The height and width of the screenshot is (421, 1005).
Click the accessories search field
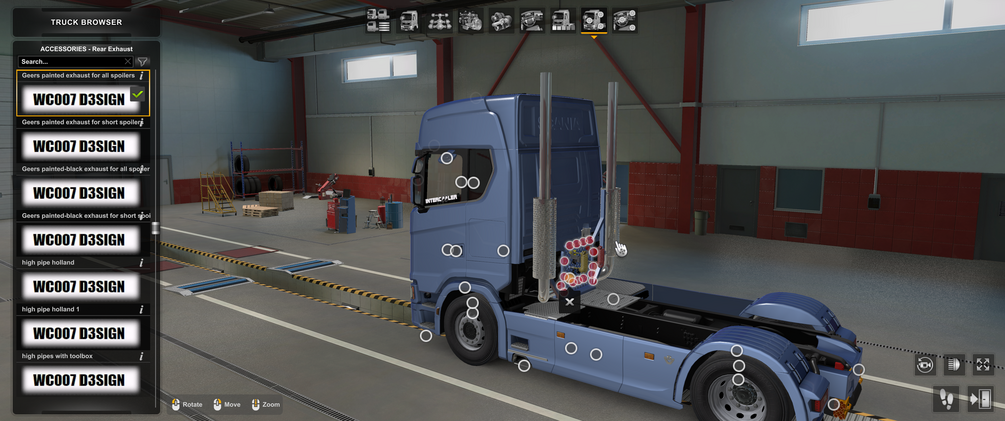point(70,62)
